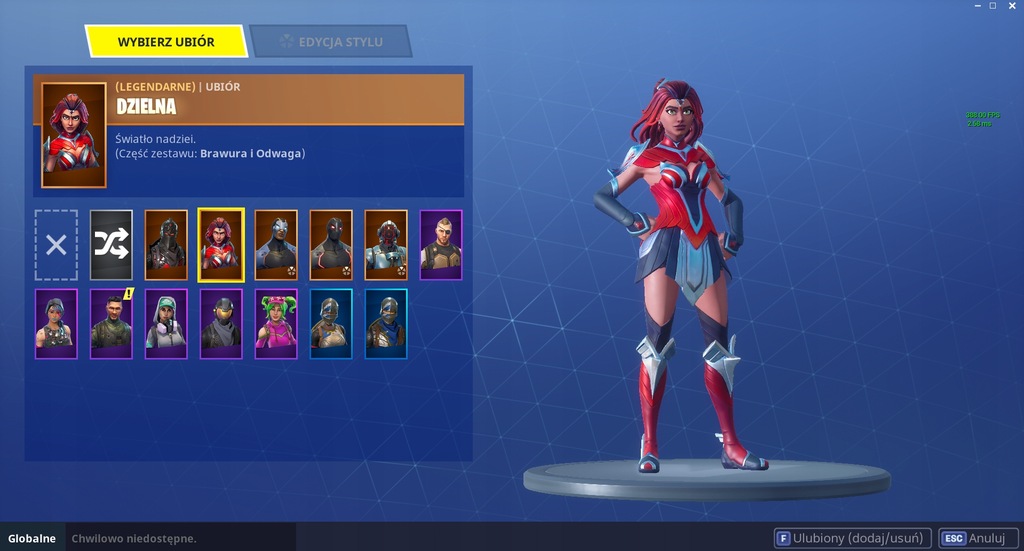Select the random shuffle outfit tile
Image resolution: width=1024 pixels, height=551 pixels.
pos(111,245)
